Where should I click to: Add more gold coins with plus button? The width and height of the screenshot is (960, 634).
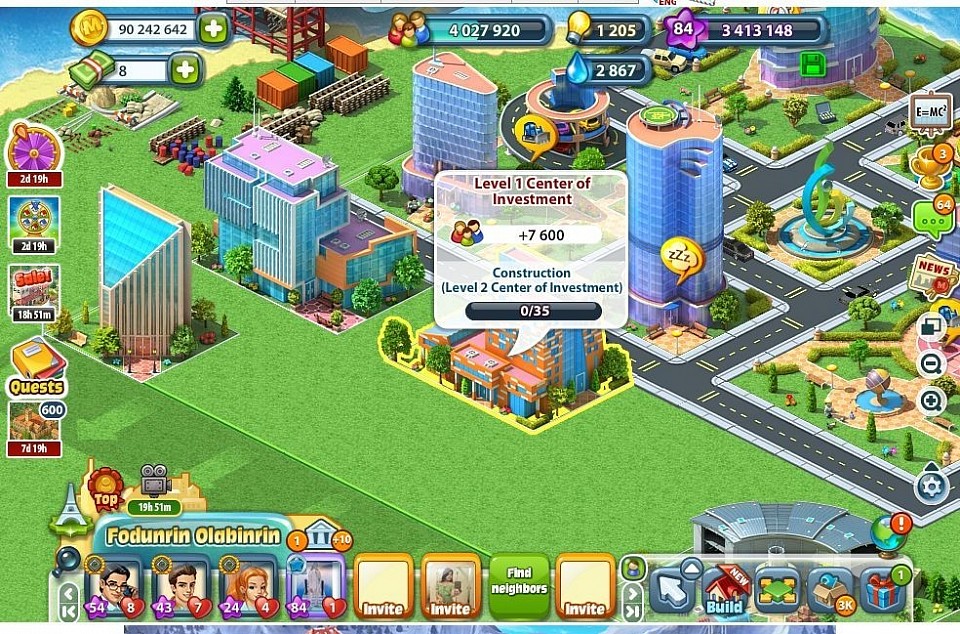(213, 29)
